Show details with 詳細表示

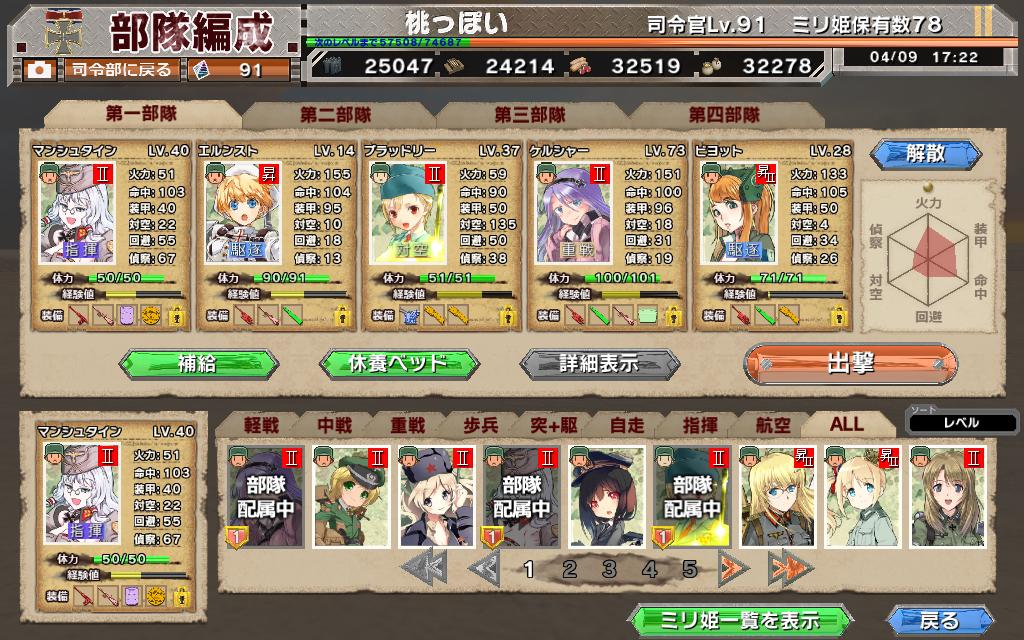pos(599,362)
